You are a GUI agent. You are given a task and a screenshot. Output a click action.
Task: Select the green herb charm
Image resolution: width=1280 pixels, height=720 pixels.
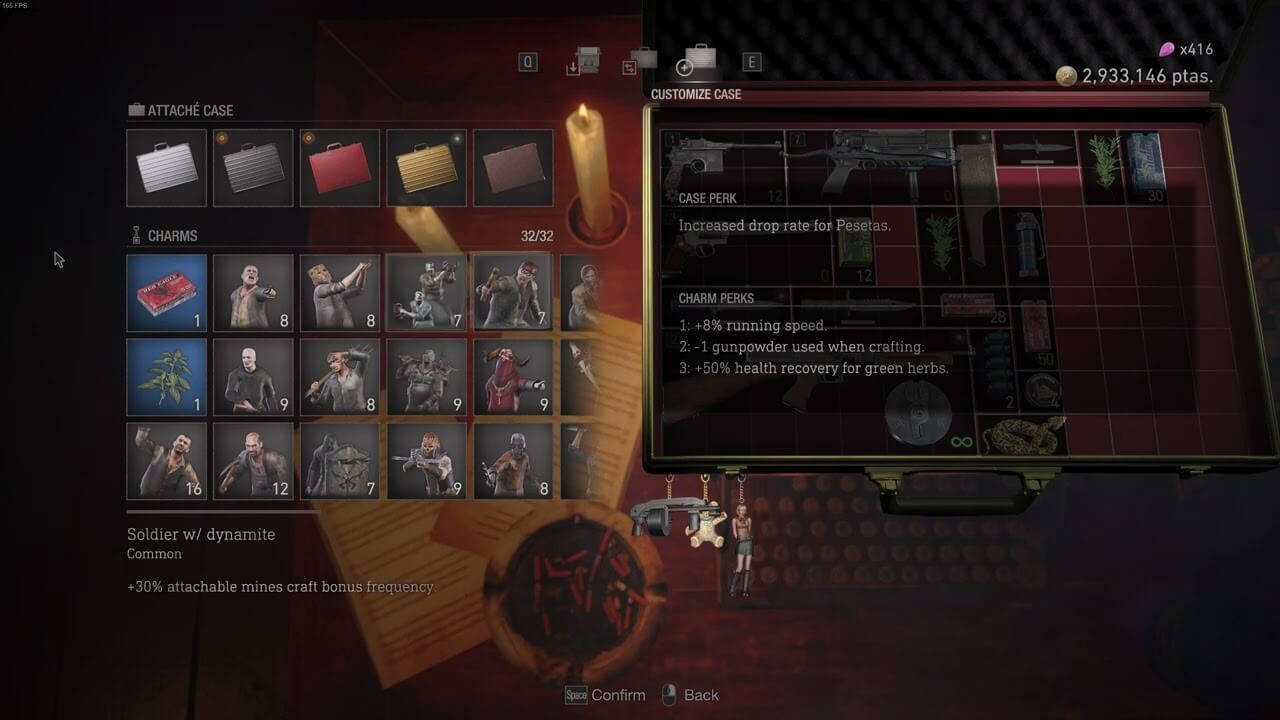coord(166,377)
